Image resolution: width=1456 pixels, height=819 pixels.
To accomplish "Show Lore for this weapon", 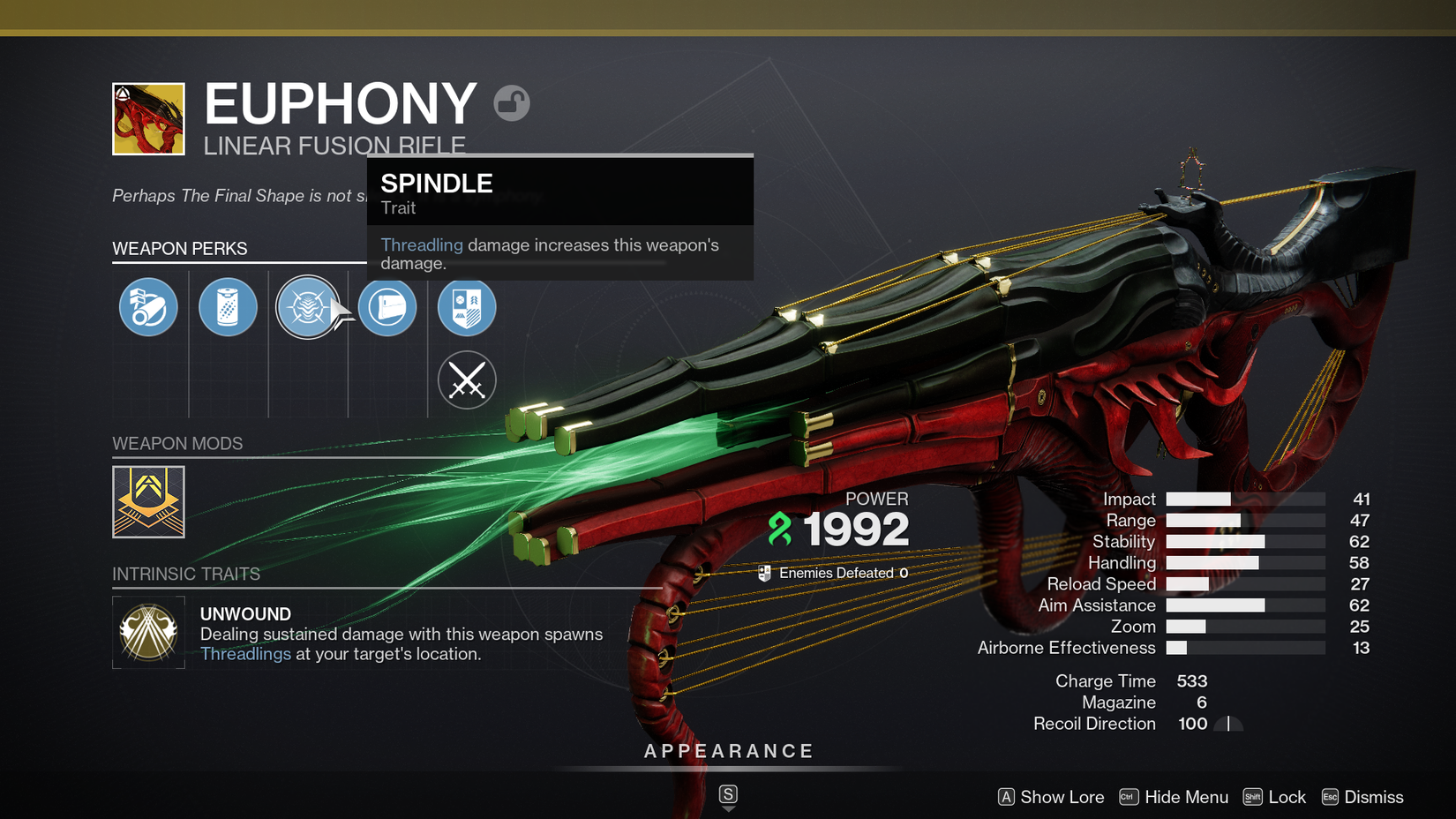I will point(1051,797).
